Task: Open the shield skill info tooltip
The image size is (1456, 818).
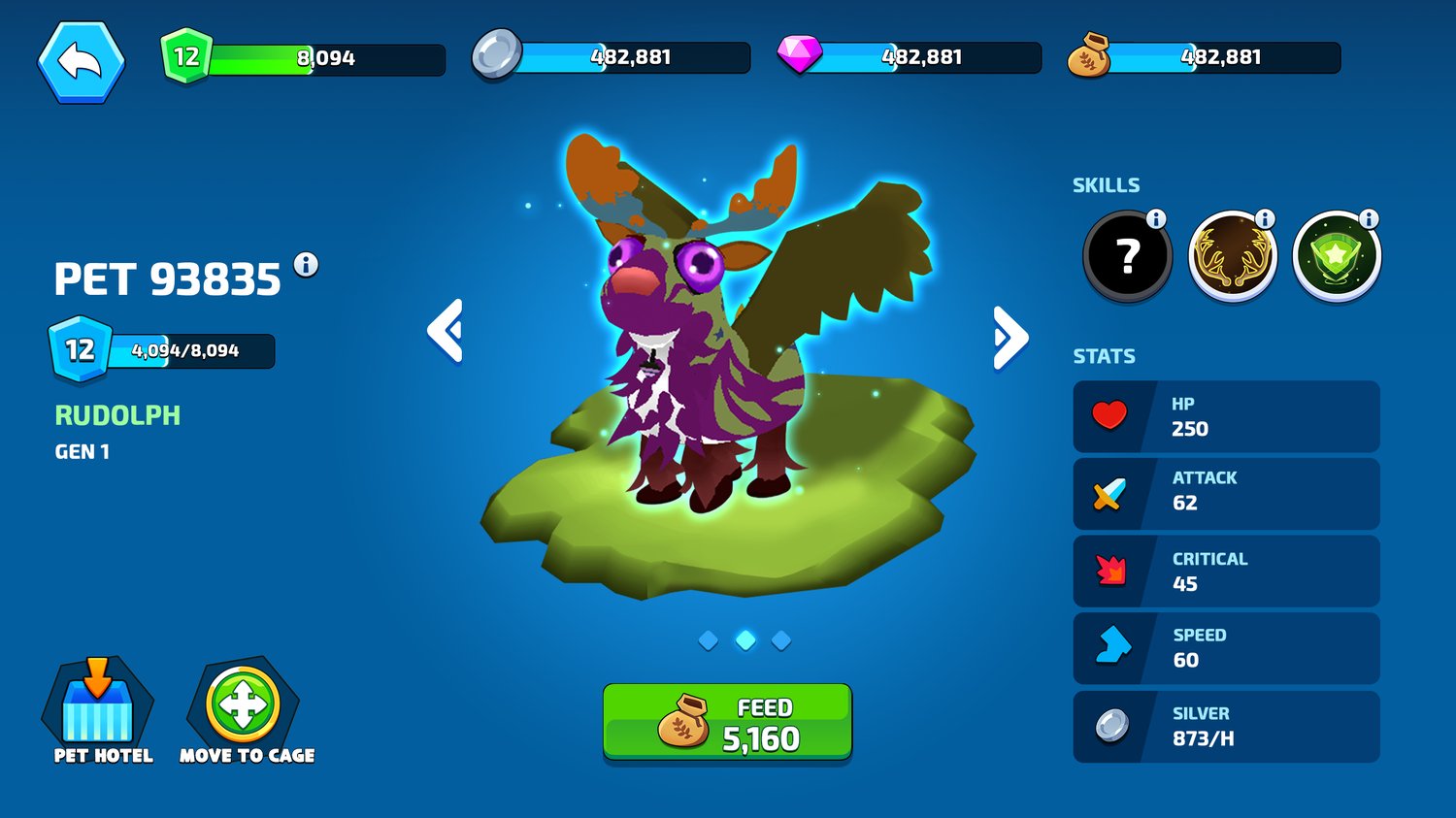Action: pyautogui.click(x=1368, y=219)
